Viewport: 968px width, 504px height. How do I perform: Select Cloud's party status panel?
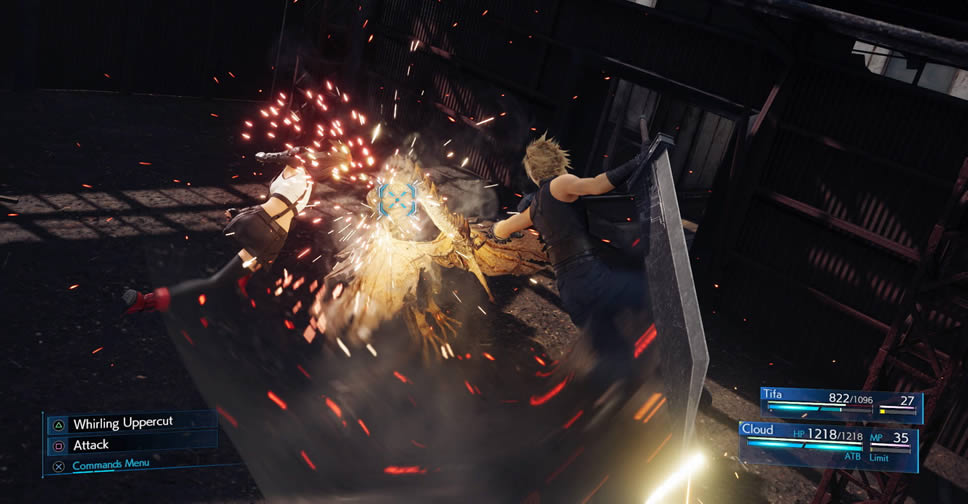pos(830,443)
